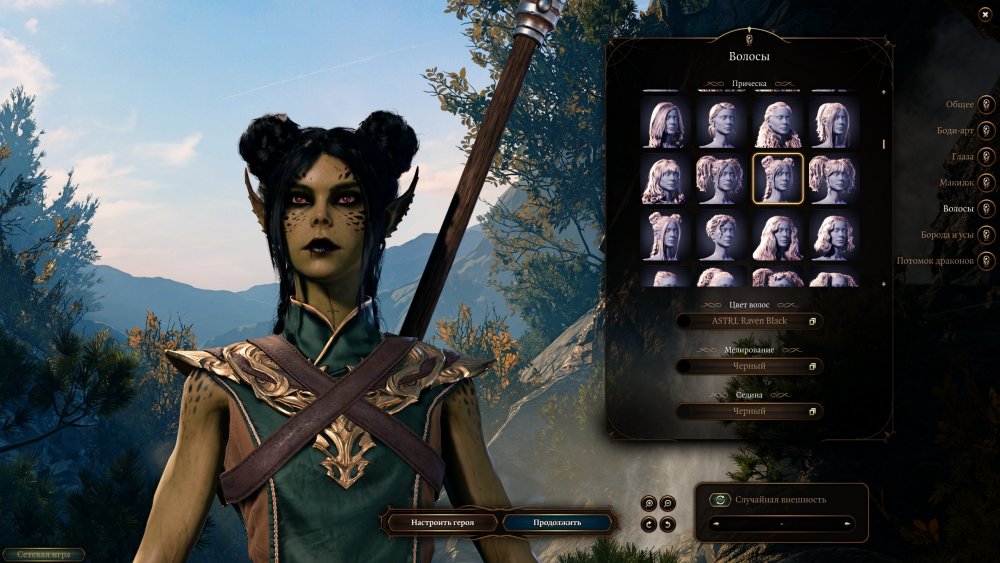1000x563 pixels.
Task: Open the Цвет волос dropdown
Action: tap(749, 321)
